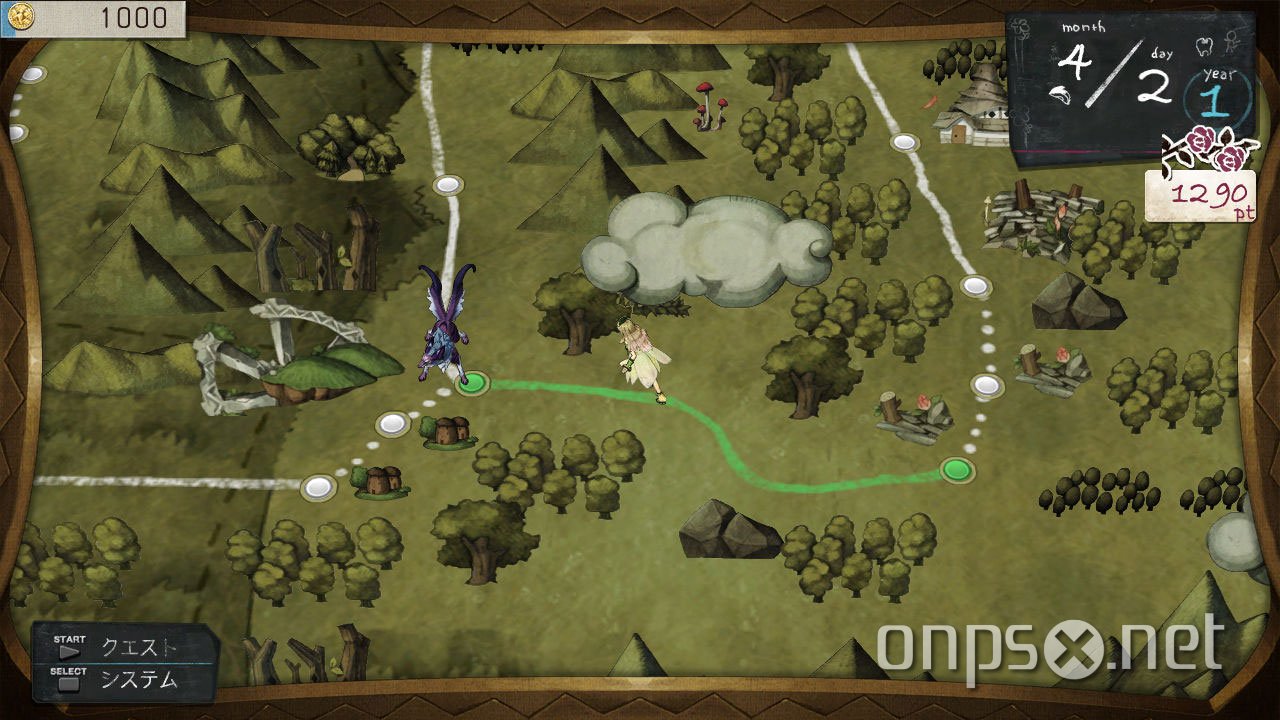Click the white waypoint circle near the mountain trail
1280x720 pixels.
447,183
